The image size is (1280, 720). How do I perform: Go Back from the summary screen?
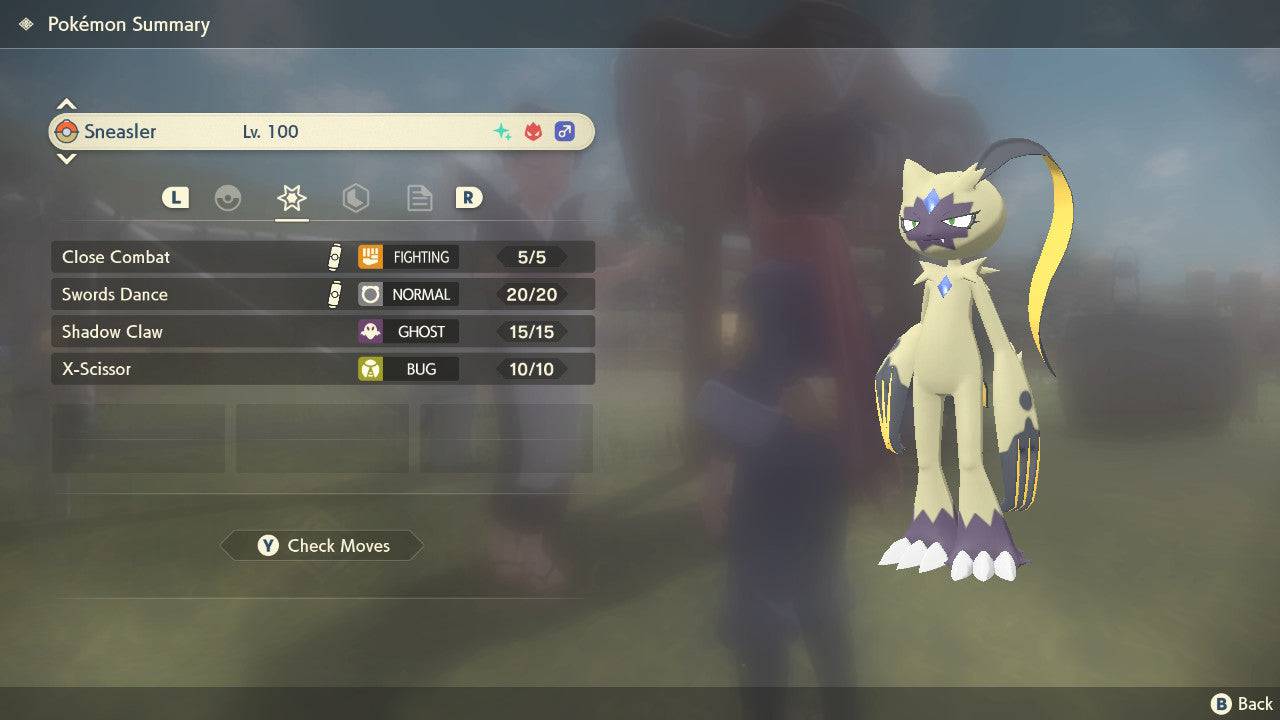(x=1243, y=704)
